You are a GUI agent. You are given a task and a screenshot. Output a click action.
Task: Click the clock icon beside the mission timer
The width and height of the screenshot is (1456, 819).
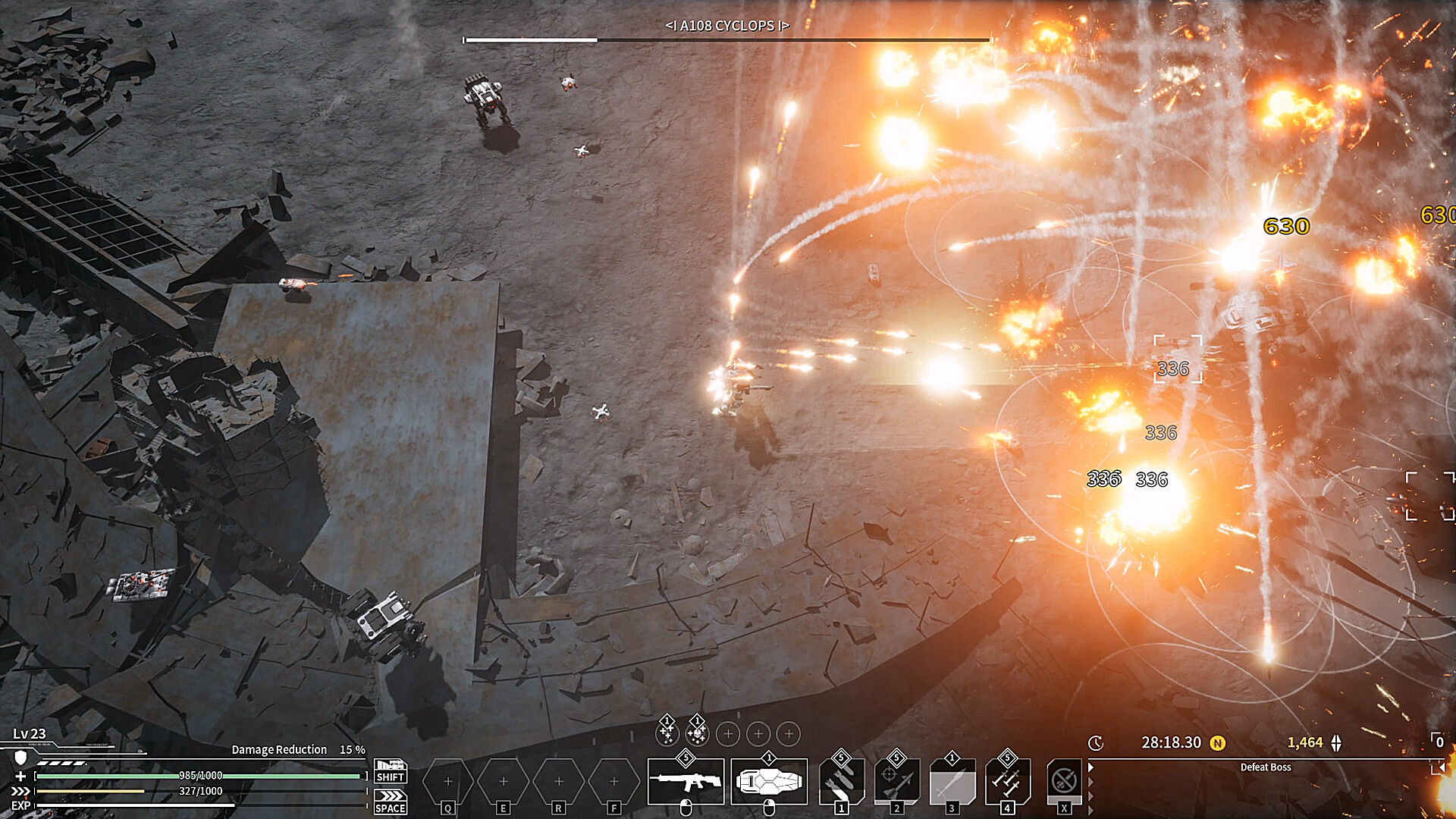coord(1096,743)
